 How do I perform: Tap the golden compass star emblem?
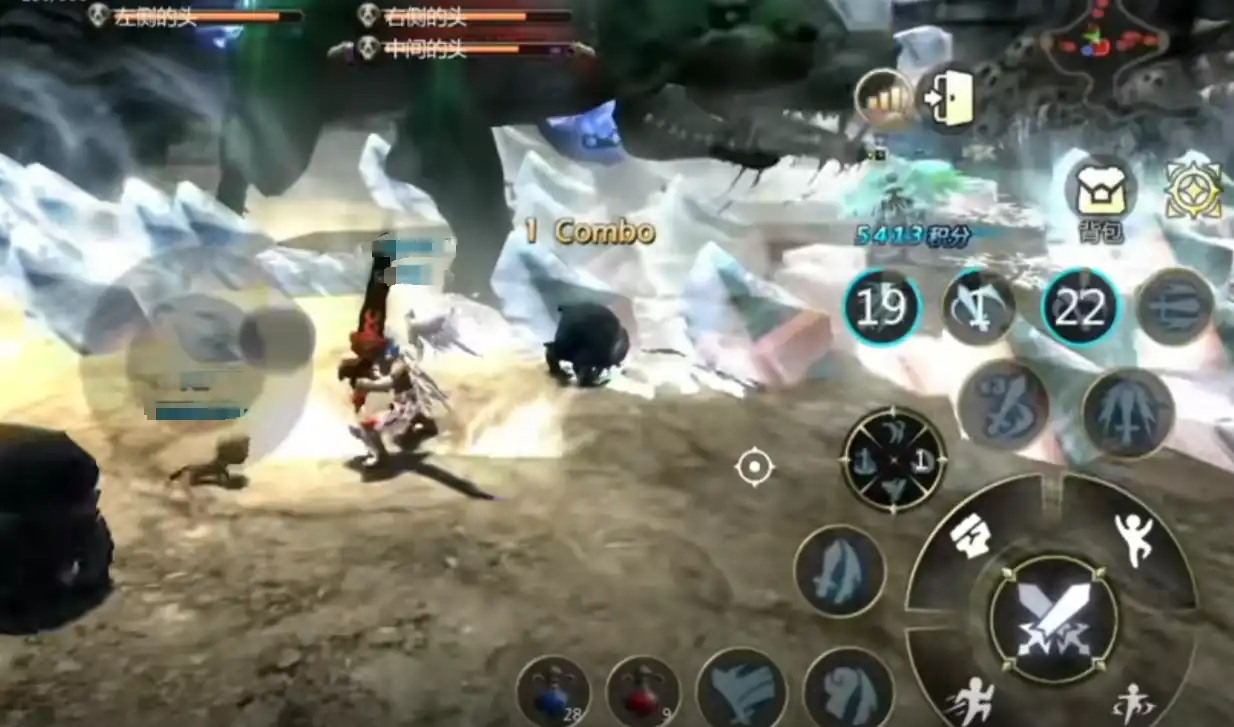1194,190
